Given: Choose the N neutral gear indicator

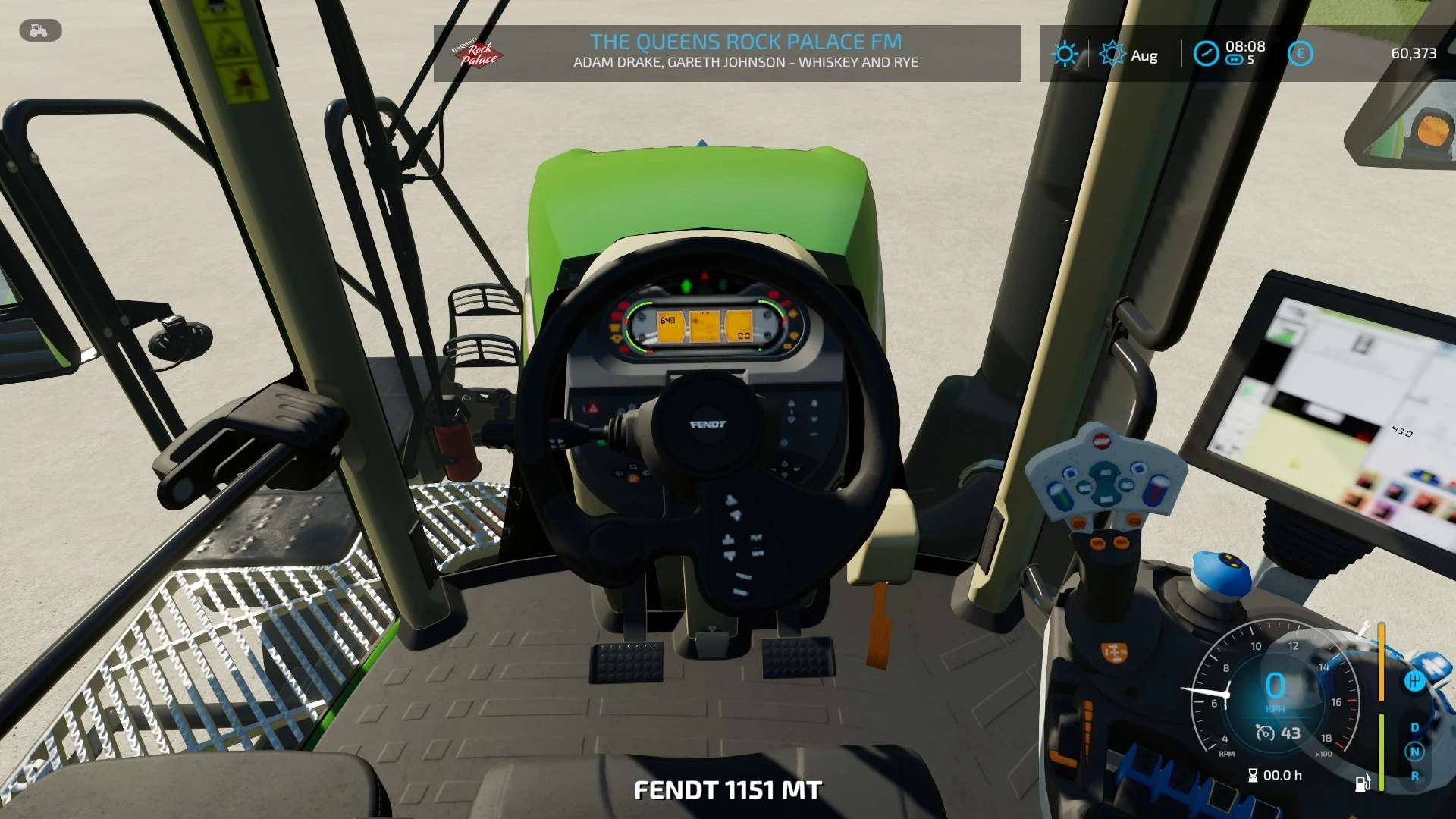Looking at the screenshot, I should [x=1414, y=752].
